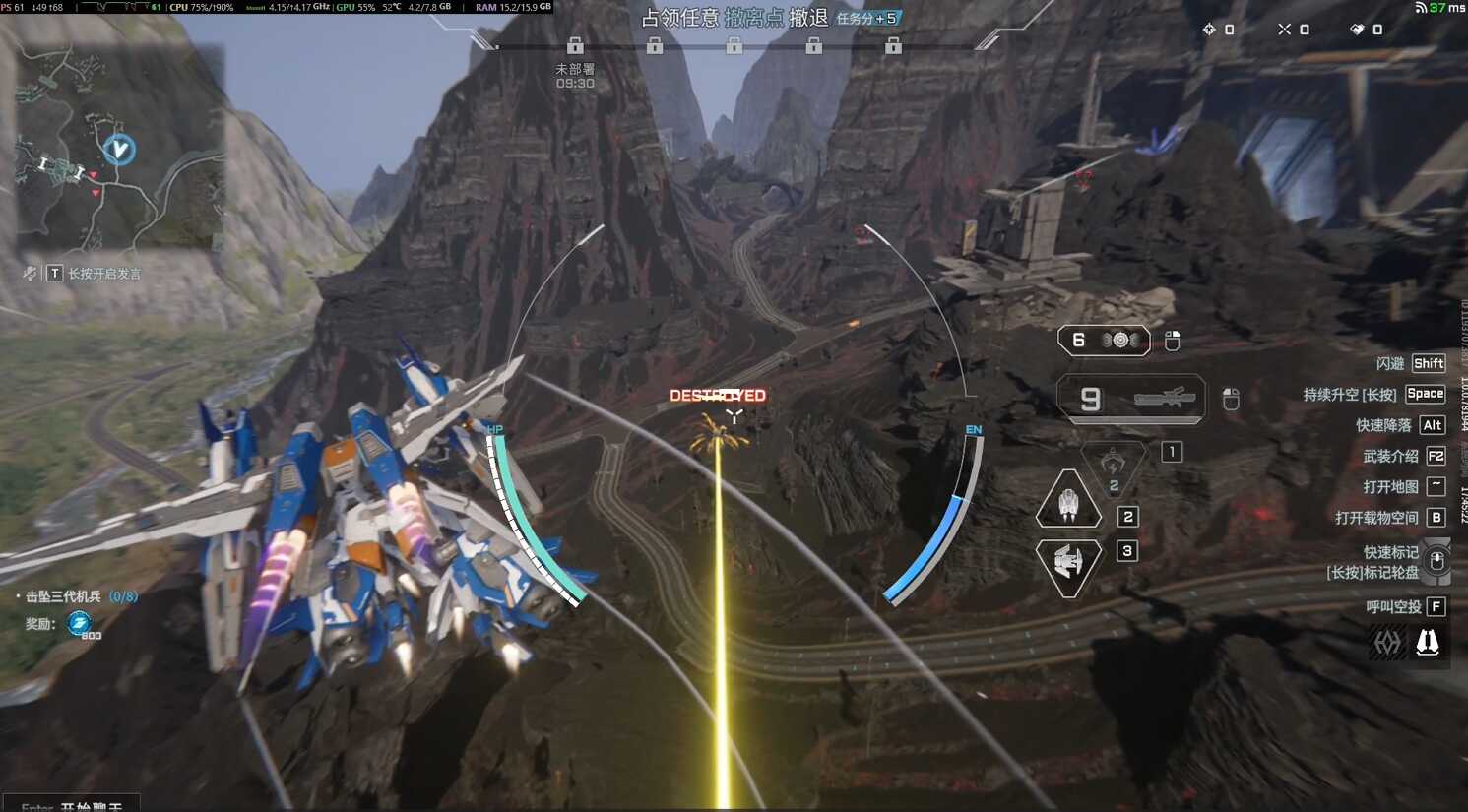This screenshot has width=1468, height=812.
Task: Select the dimmed hexagonal airdrop icon
Action: click(x=1387, y=643)
